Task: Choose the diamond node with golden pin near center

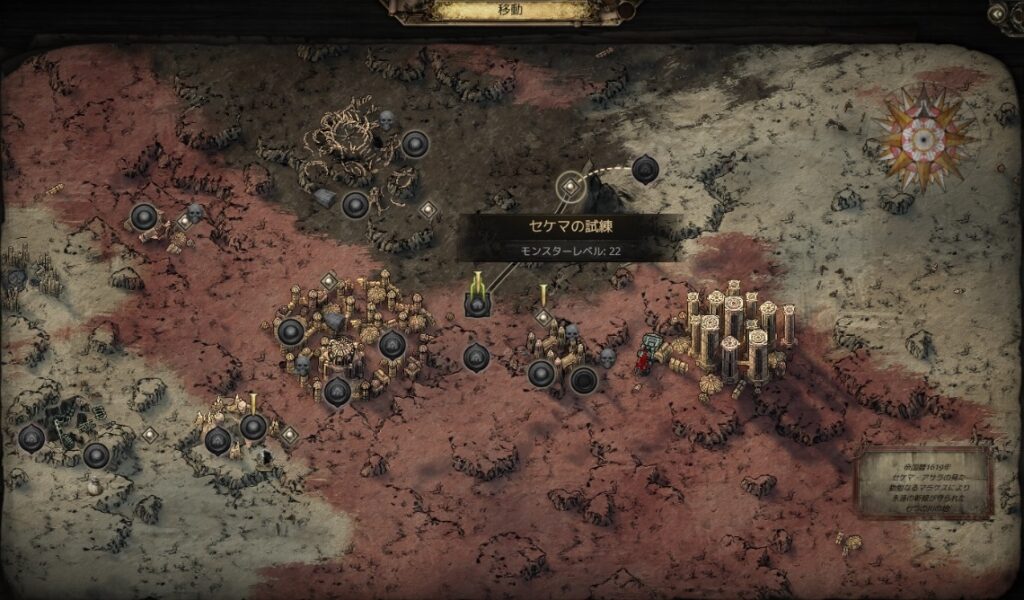Action: tap(543, 317)
